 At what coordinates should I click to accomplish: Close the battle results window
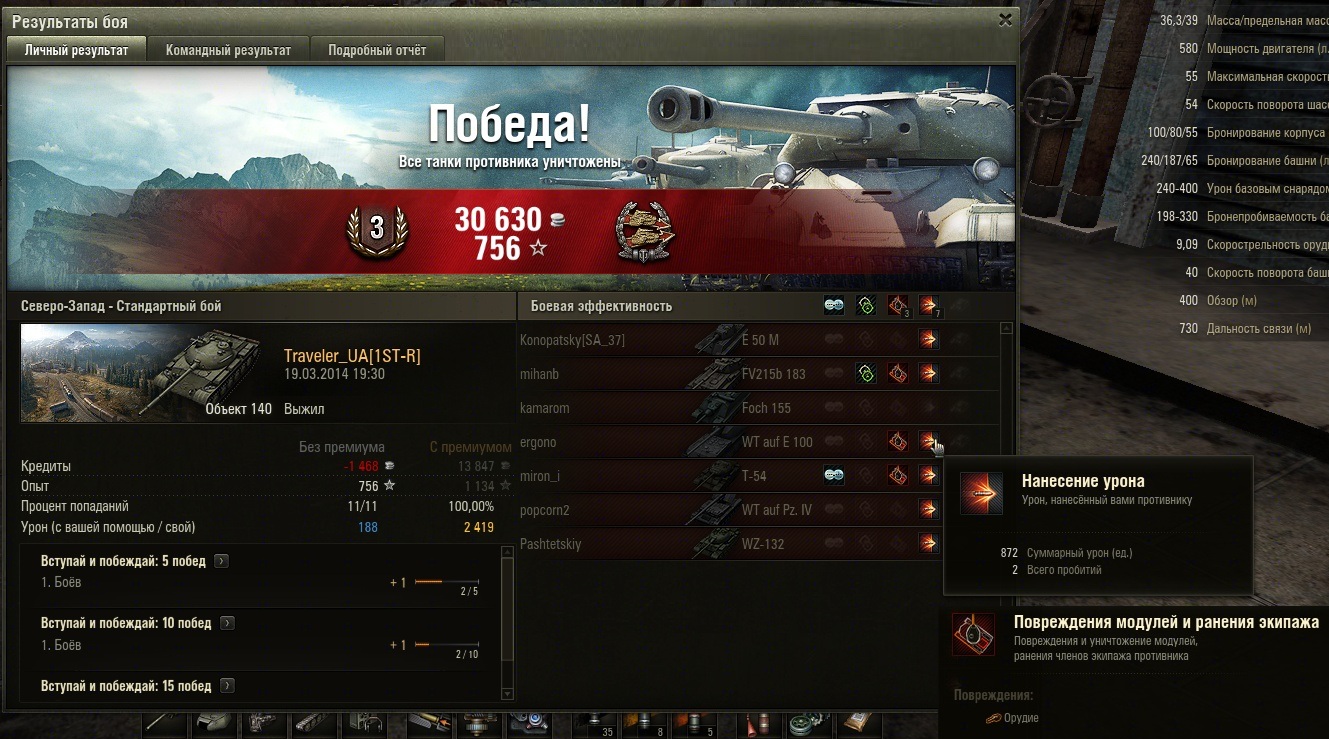(x=1005, y=19)
